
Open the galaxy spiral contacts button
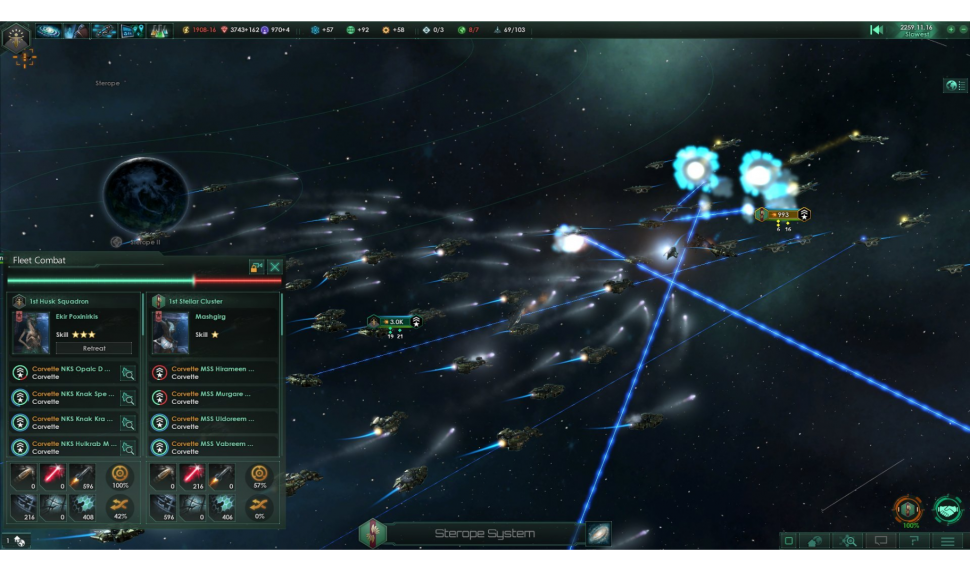click(48, 31)
